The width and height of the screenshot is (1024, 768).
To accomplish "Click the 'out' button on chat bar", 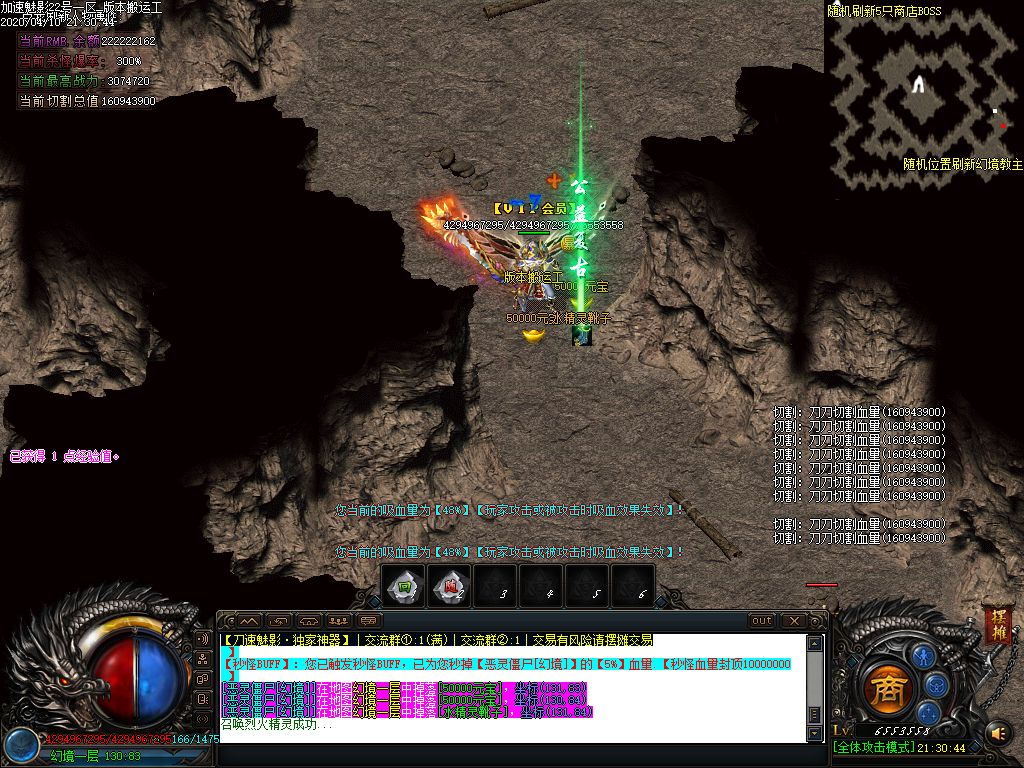I will [762, 621].
